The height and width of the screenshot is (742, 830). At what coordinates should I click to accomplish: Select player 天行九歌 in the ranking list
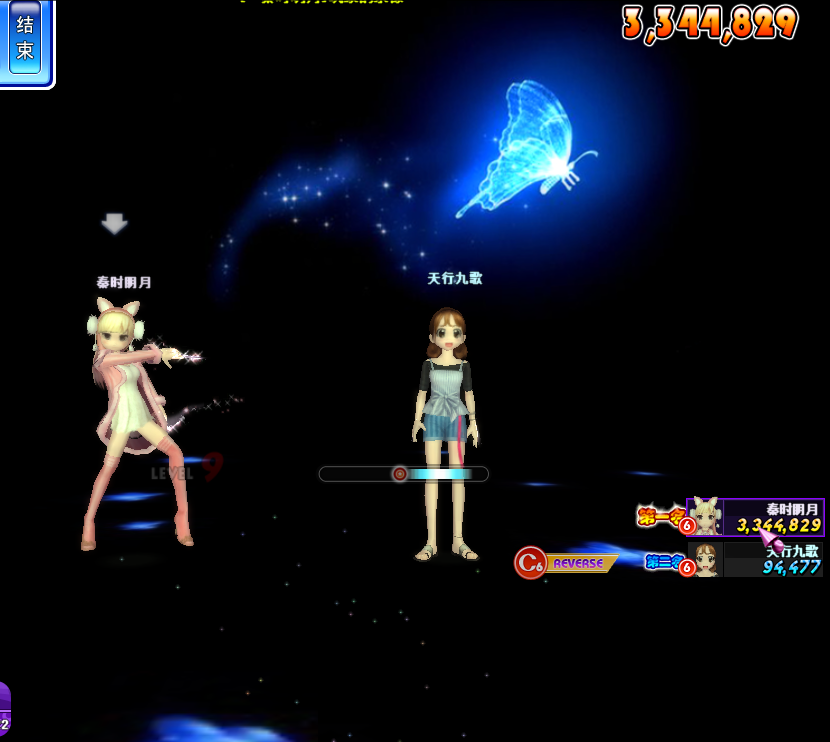click(x=757, y=559)
